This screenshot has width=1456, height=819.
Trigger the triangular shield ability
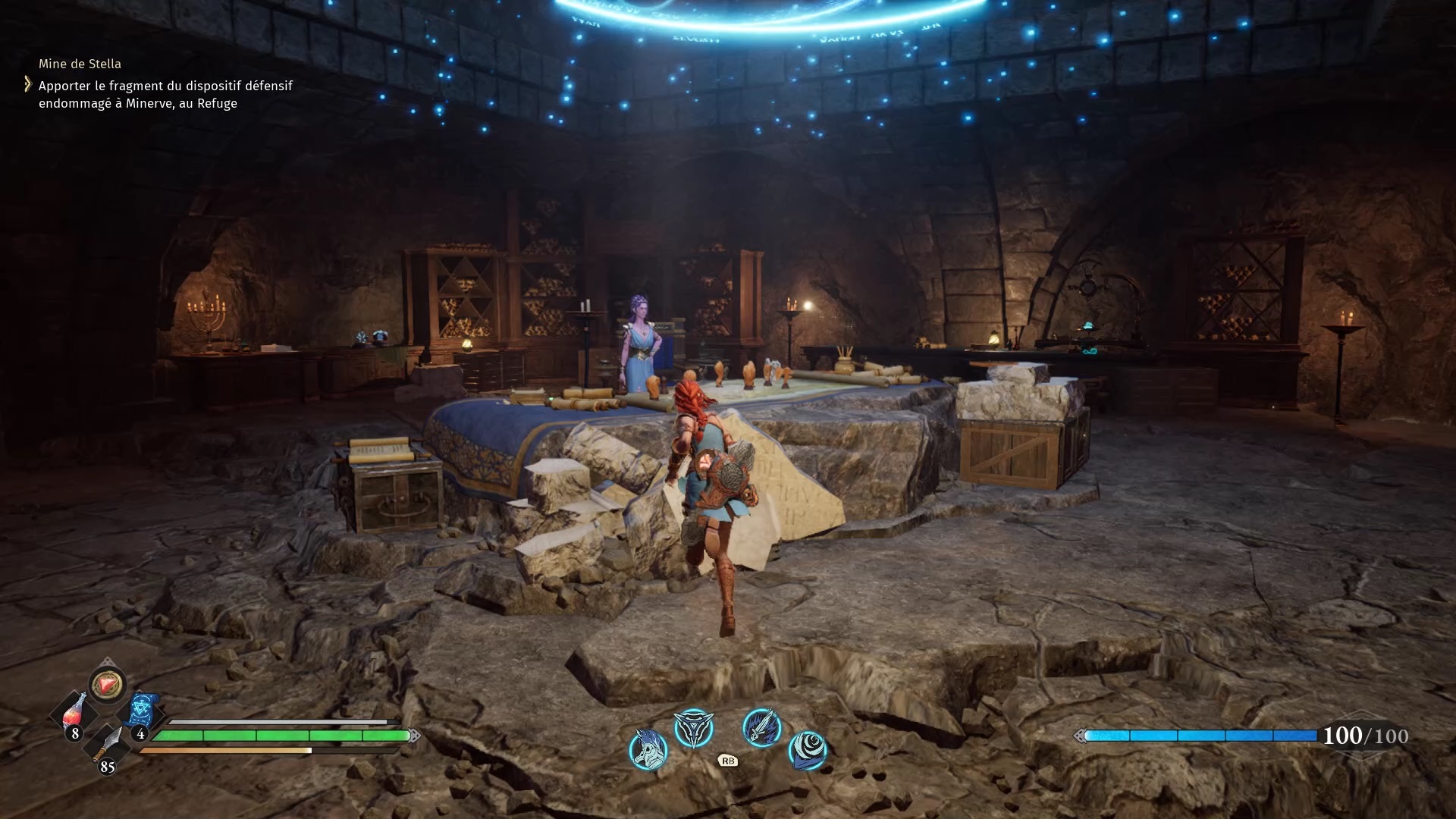(x=693, y=728)
